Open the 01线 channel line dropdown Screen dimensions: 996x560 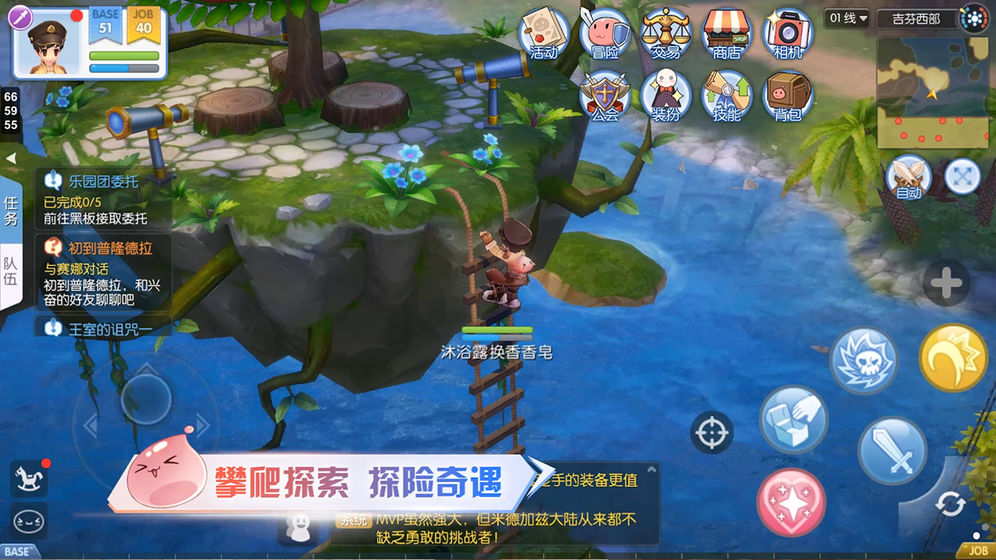[x=848, y=18]
